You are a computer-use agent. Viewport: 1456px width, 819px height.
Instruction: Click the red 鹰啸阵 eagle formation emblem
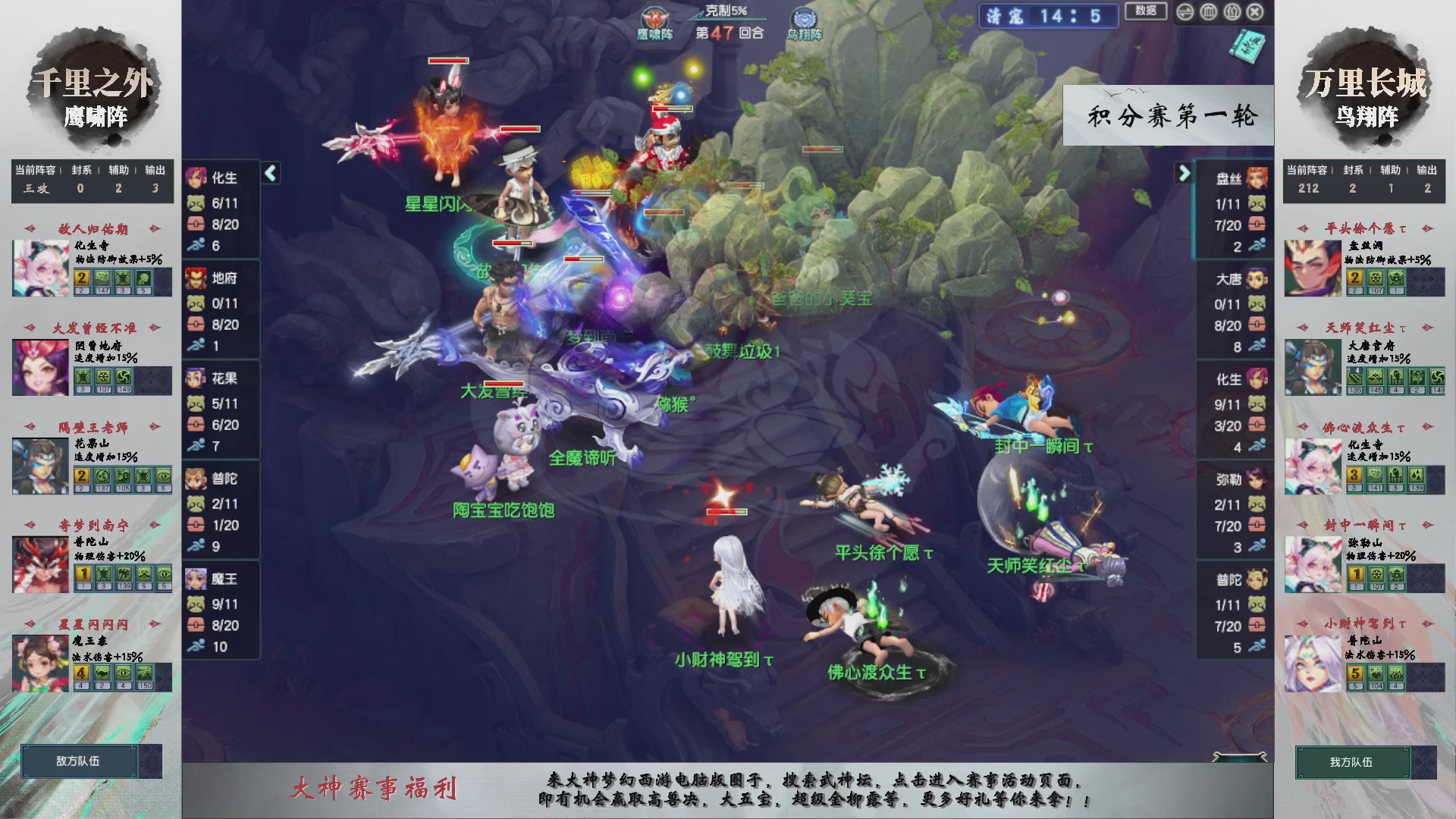coord(654,18)
